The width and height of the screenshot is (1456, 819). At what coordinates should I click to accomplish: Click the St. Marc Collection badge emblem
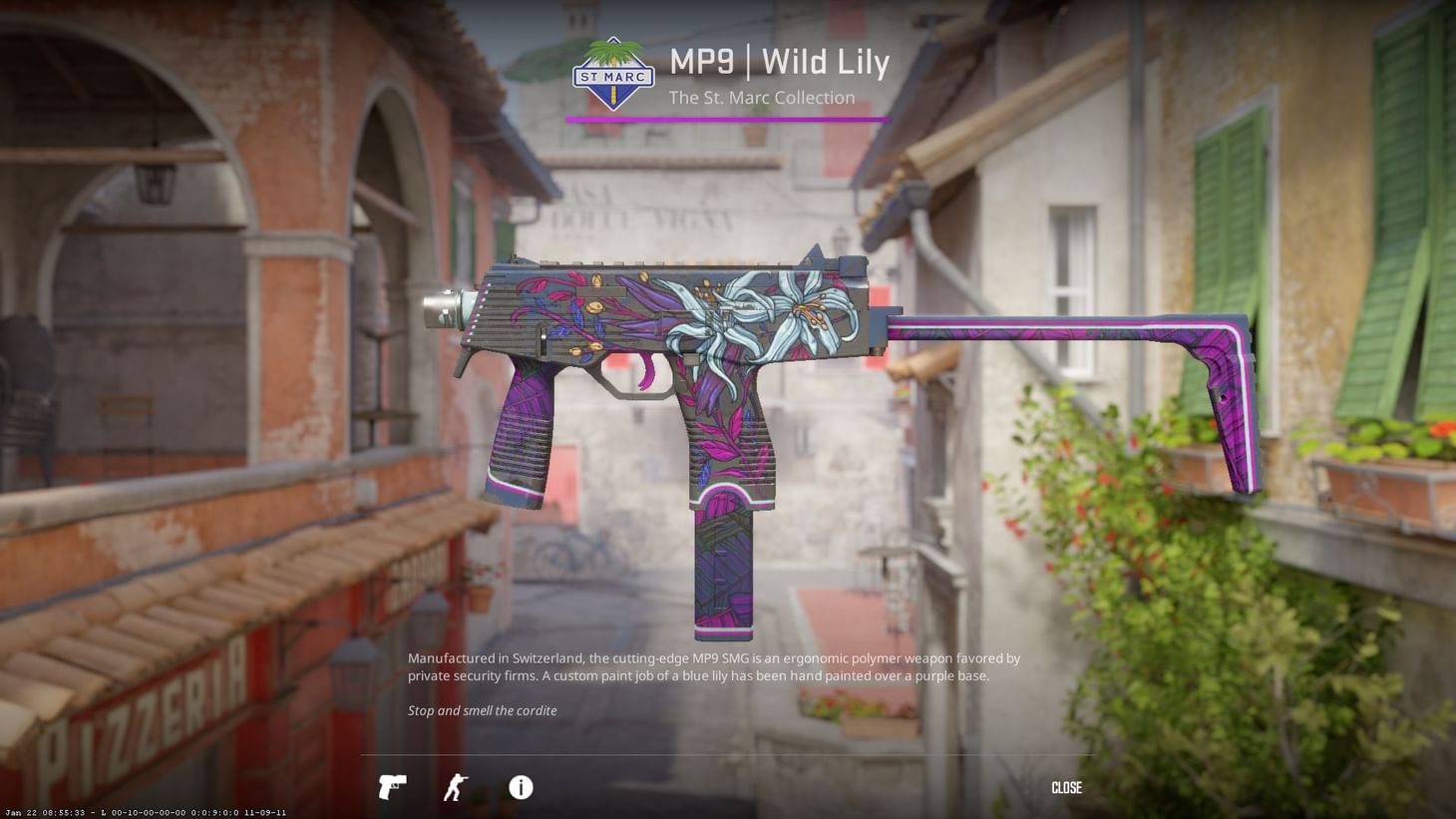[611, 75]
